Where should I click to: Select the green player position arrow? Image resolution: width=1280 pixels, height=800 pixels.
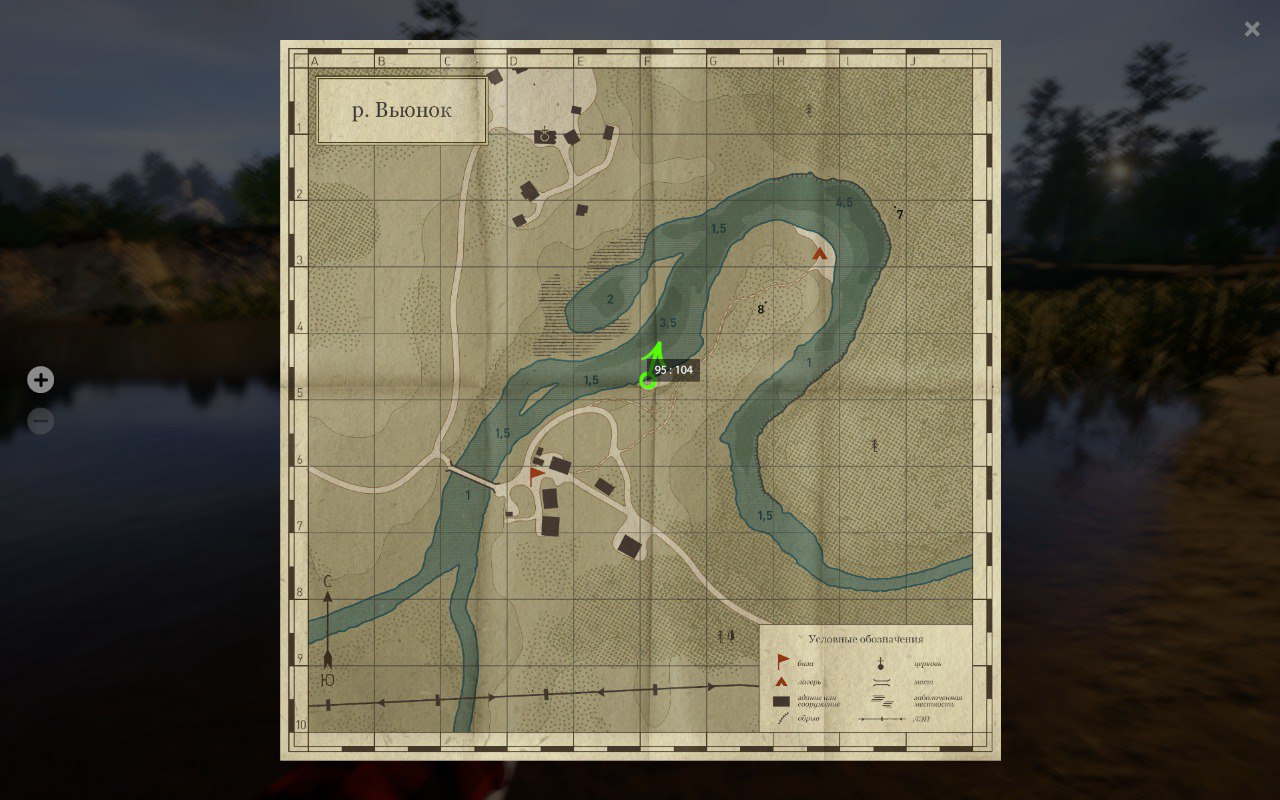(x=652, y=366)
